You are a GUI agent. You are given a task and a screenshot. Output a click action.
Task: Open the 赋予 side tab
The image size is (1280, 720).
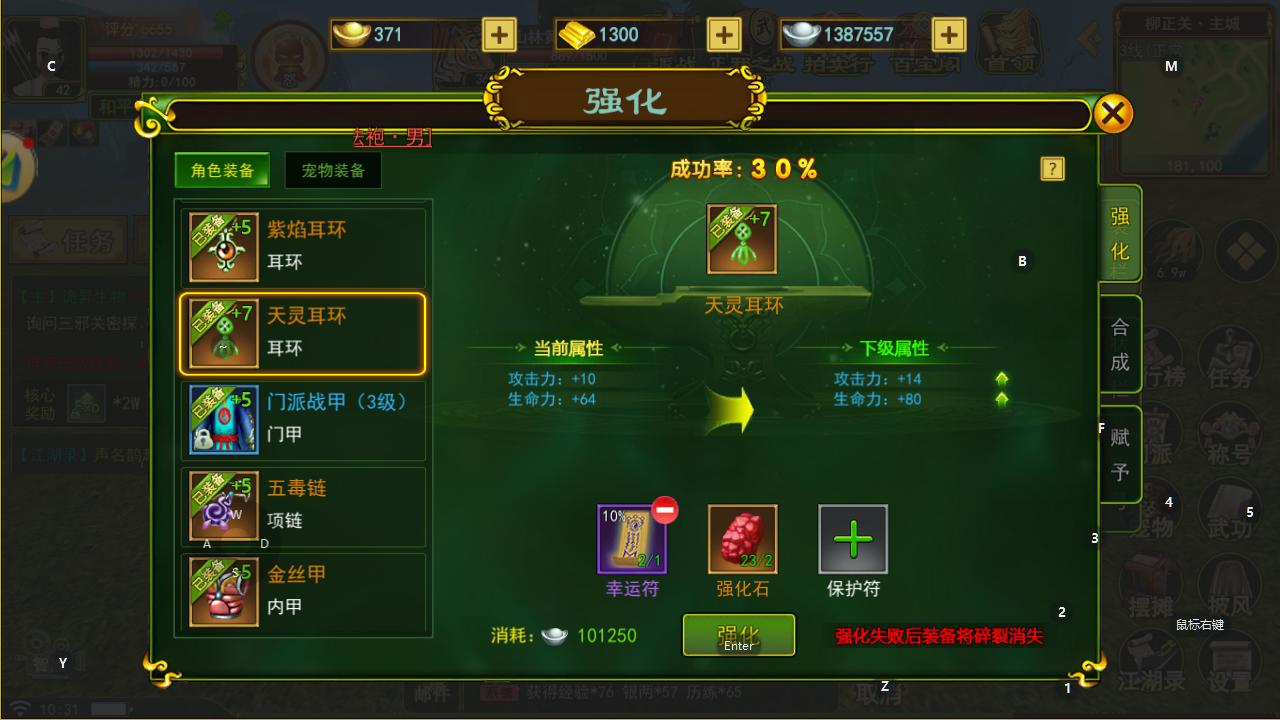[1120, 455]
